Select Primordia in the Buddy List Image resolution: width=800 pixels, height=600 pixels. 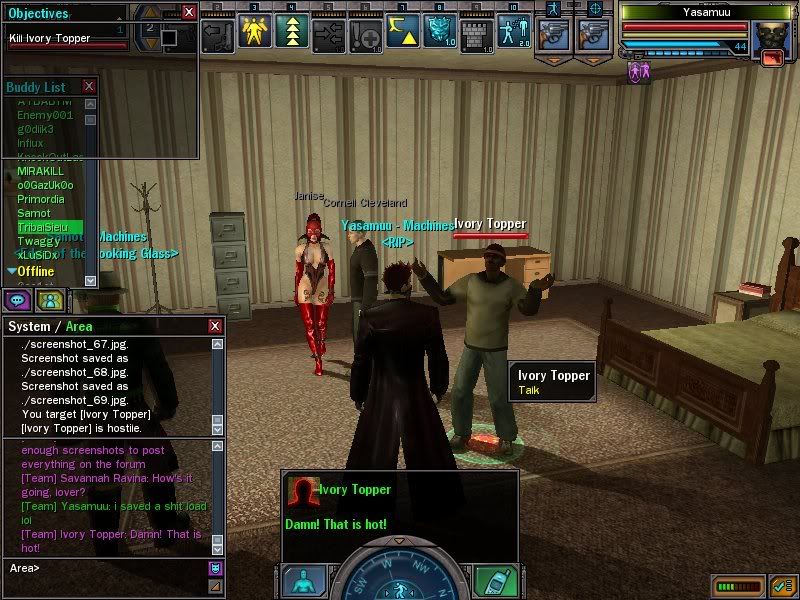[41, 199]
